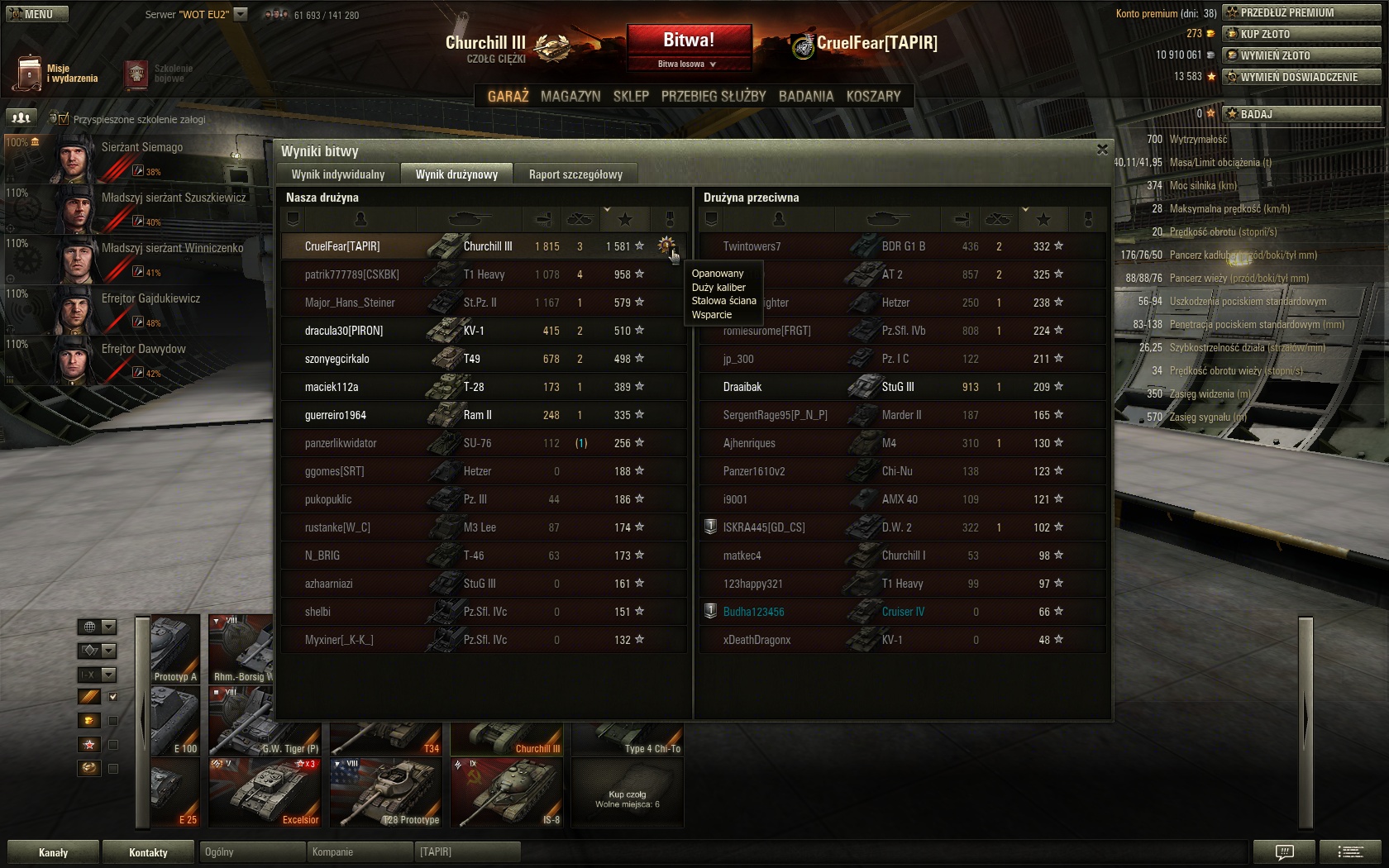The image size is (1389, 868).
Task: Open the KOSZARY barracks
Action: pyautogui.click(x=873, y=96)
